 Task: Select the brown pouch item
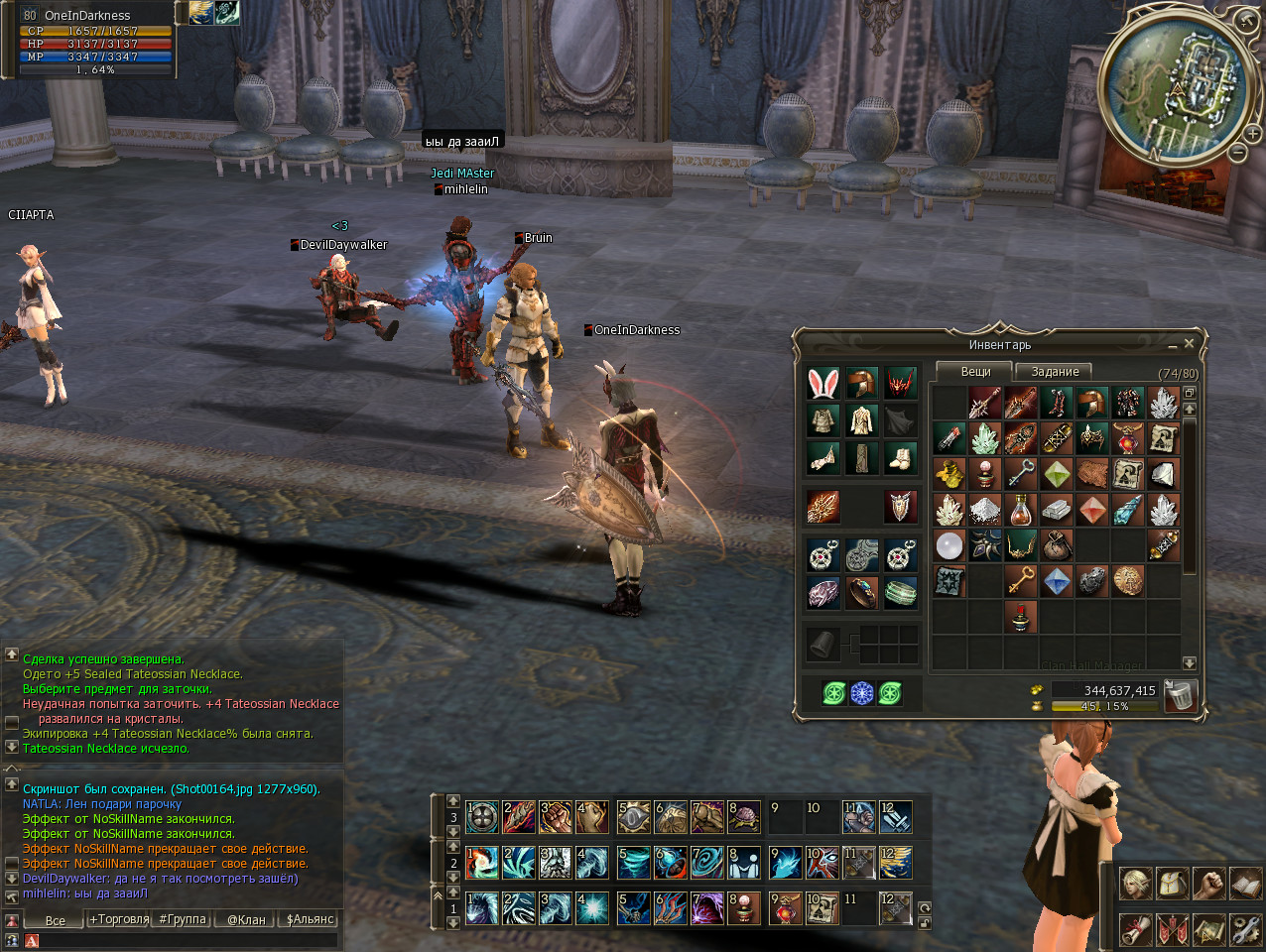(1057, 544)
